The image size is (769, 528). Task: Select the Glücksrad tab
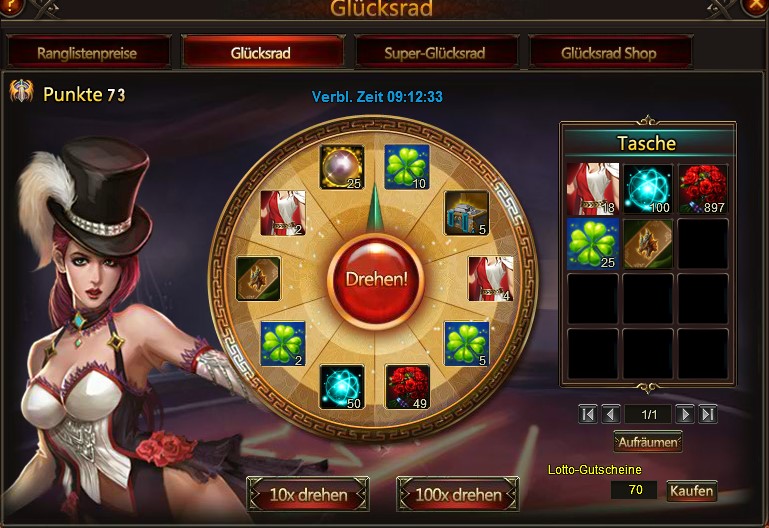(x=261, y=52)
